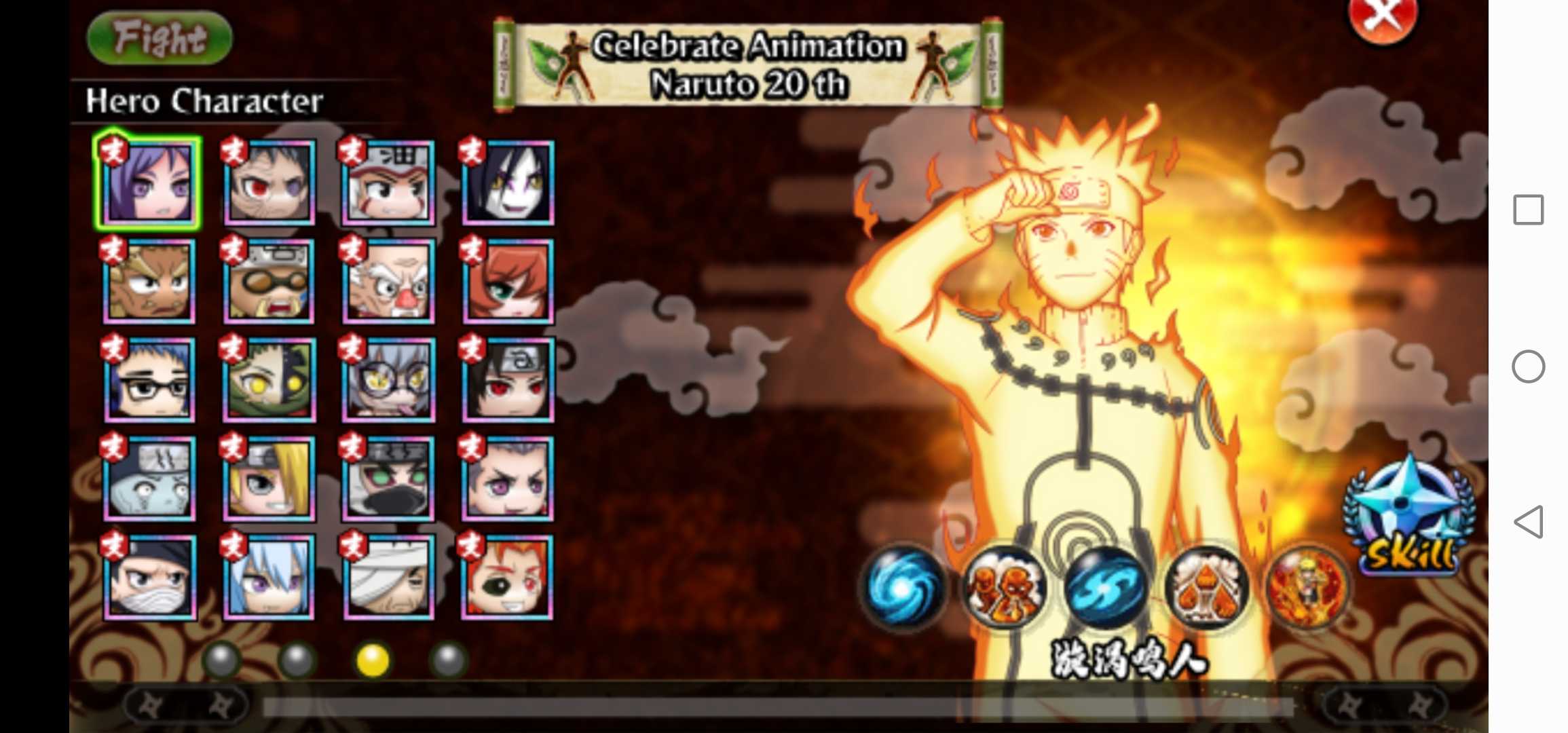Switch to the first character page dot
Image resolution: width=1568 pixels, height=733 pixels.
(x=222, y=659)
